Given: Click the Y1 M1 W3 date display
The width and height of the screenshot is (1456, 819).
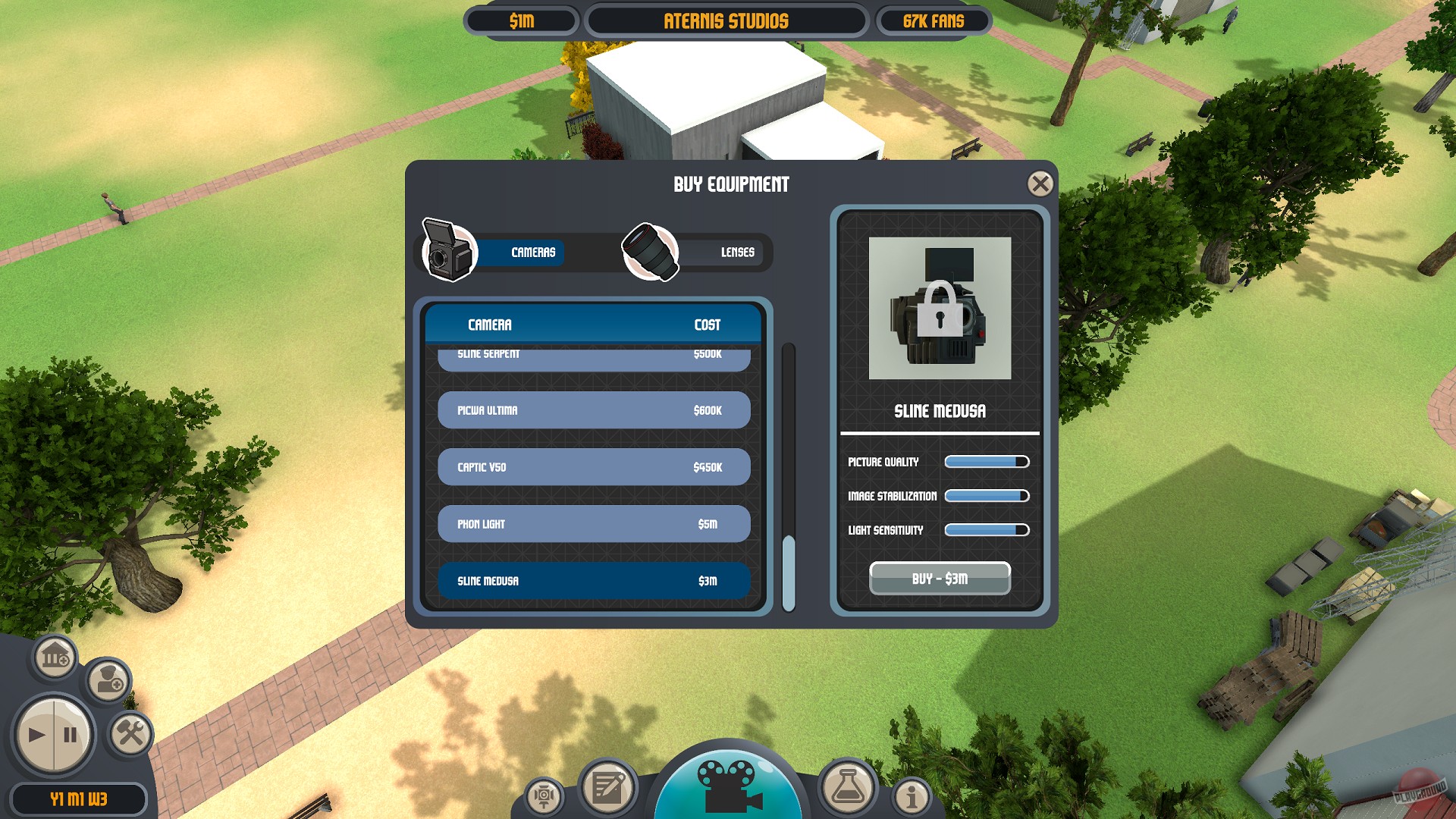Looking at the screenshot, I should point(78,799).
